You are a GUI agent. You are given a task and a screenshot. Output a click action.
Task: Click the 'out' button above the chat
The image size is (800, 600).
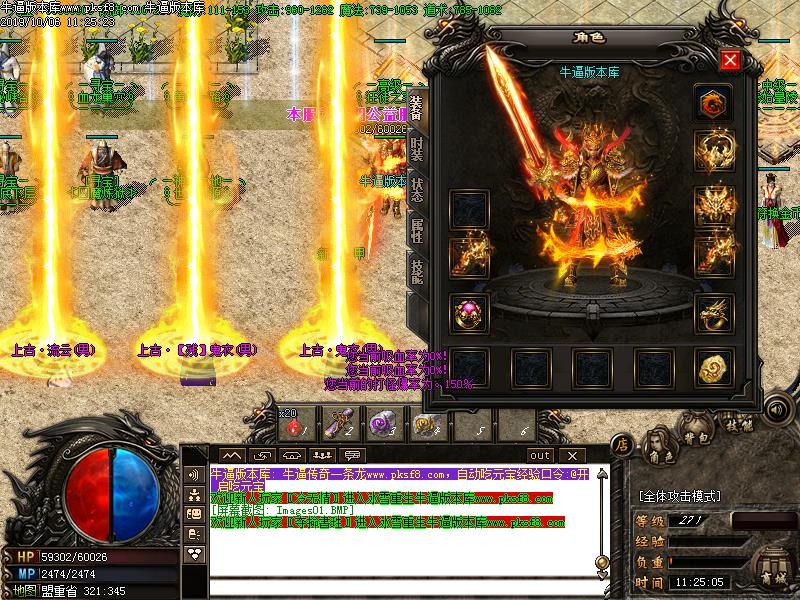[x=540, y=455]
